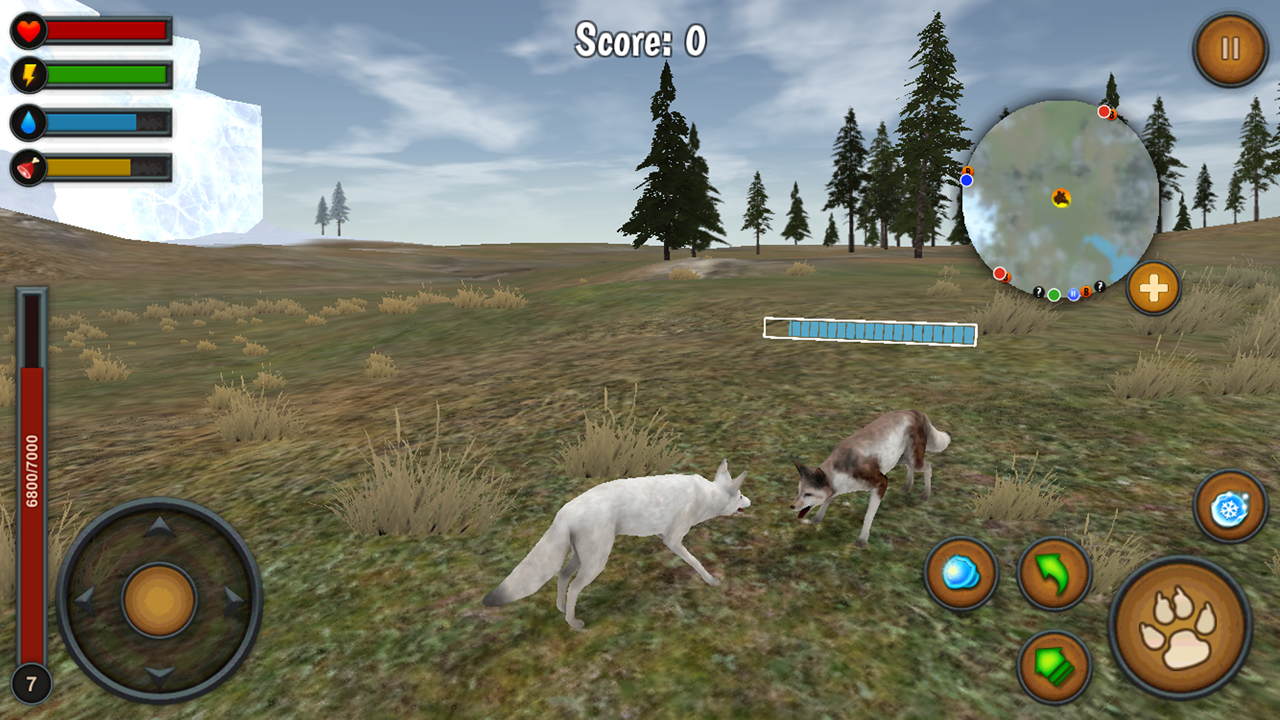Tap the water droplet thirst icon
Image resolution: width=1280 pixels, height=720 pixels.
(28, 119)
